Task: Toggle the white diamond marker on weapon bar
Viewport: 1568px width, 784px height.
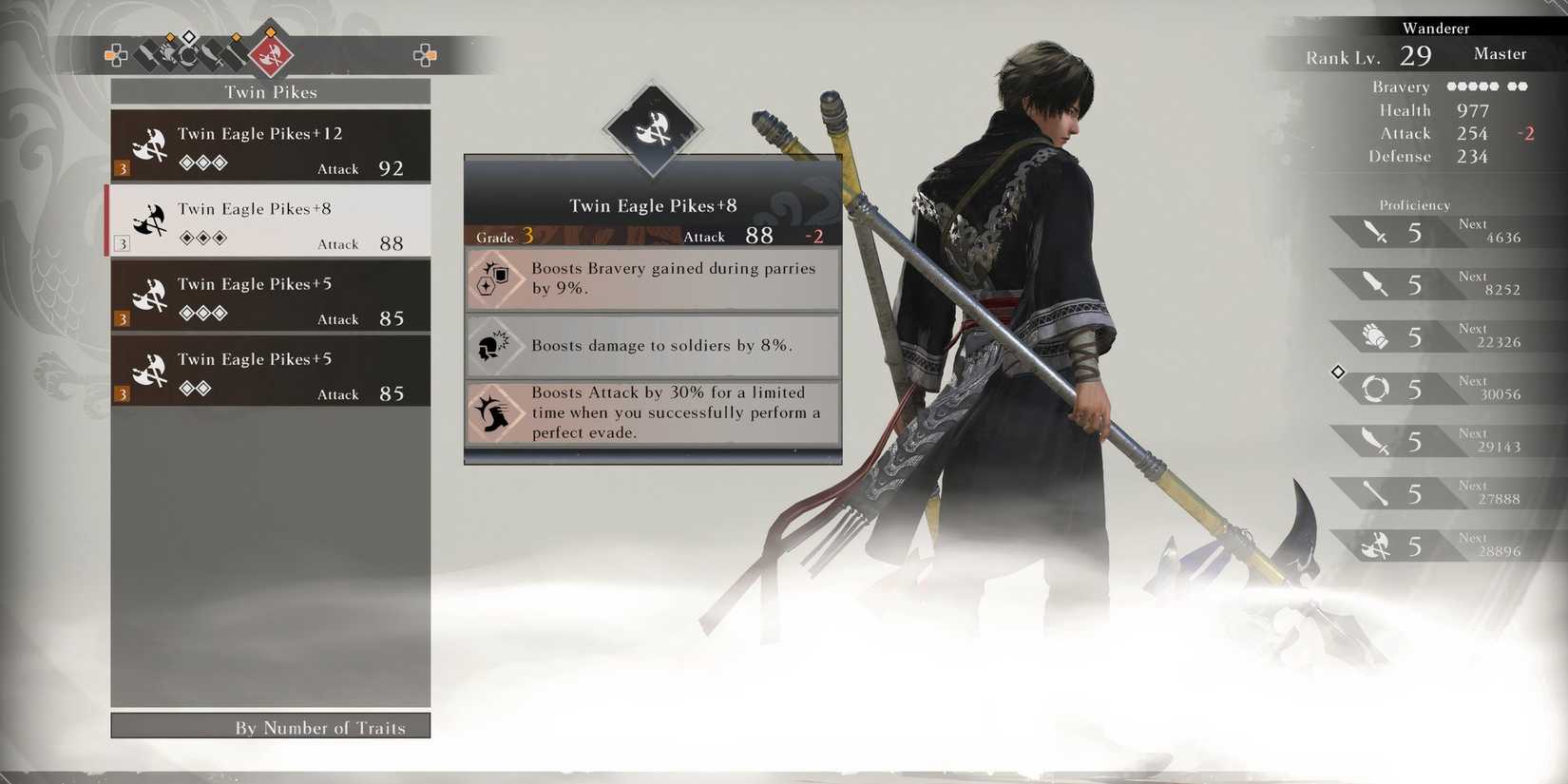Action: (x=189, y=38)
